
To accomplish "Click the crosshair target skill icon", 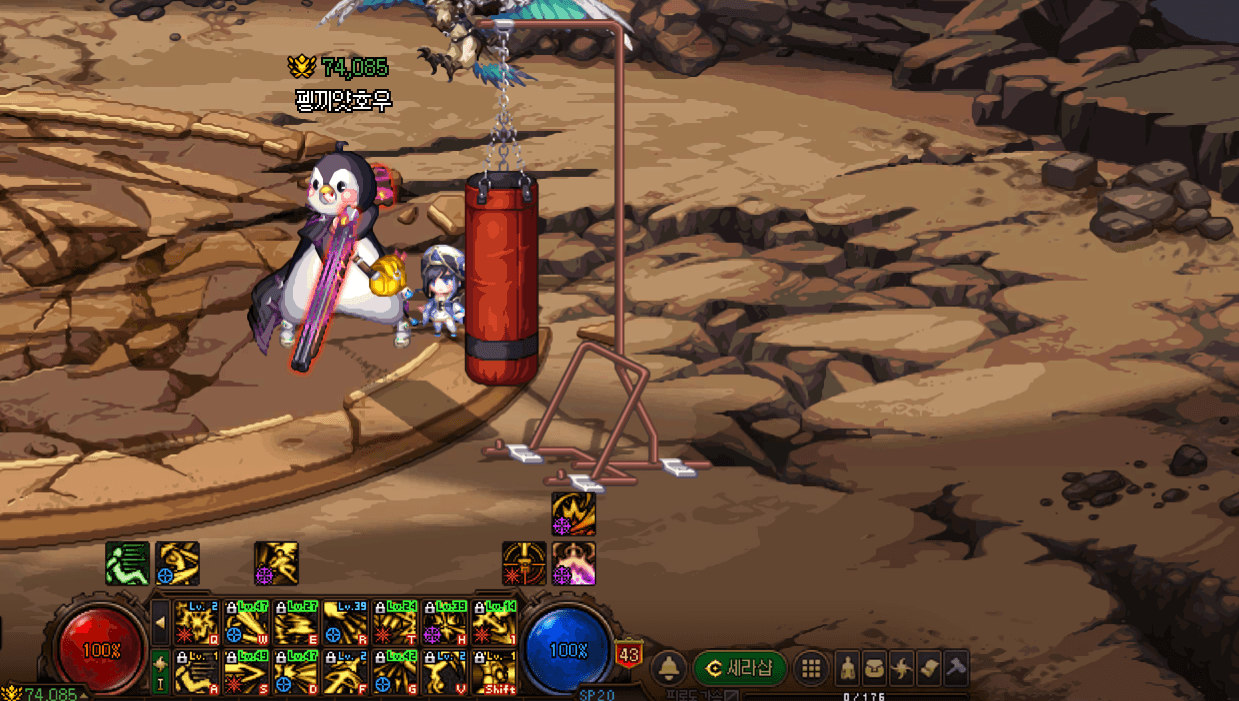I will pos(524,563).
